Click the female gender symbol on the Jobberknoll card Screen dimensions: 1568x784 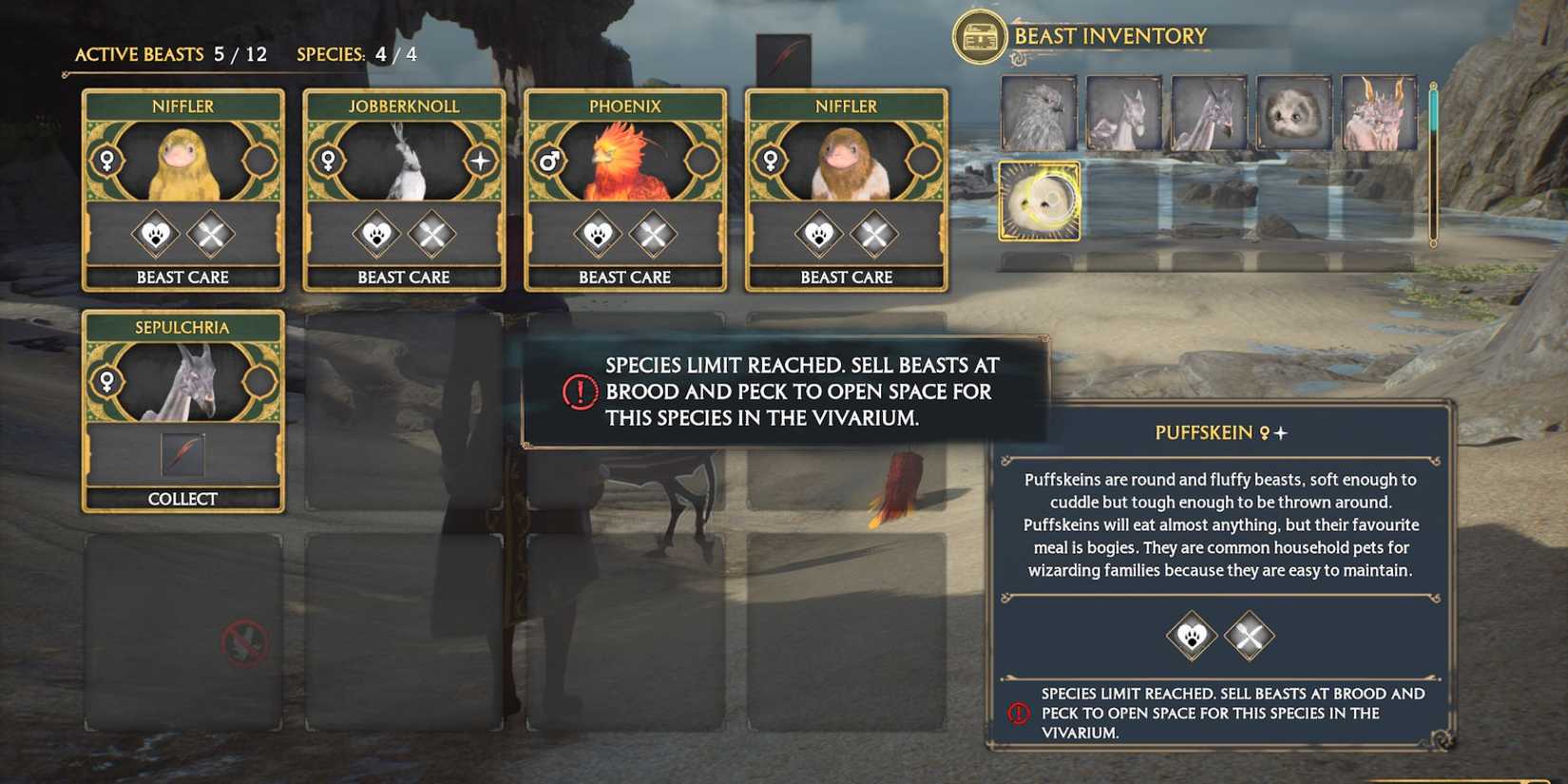click(326, 162)
